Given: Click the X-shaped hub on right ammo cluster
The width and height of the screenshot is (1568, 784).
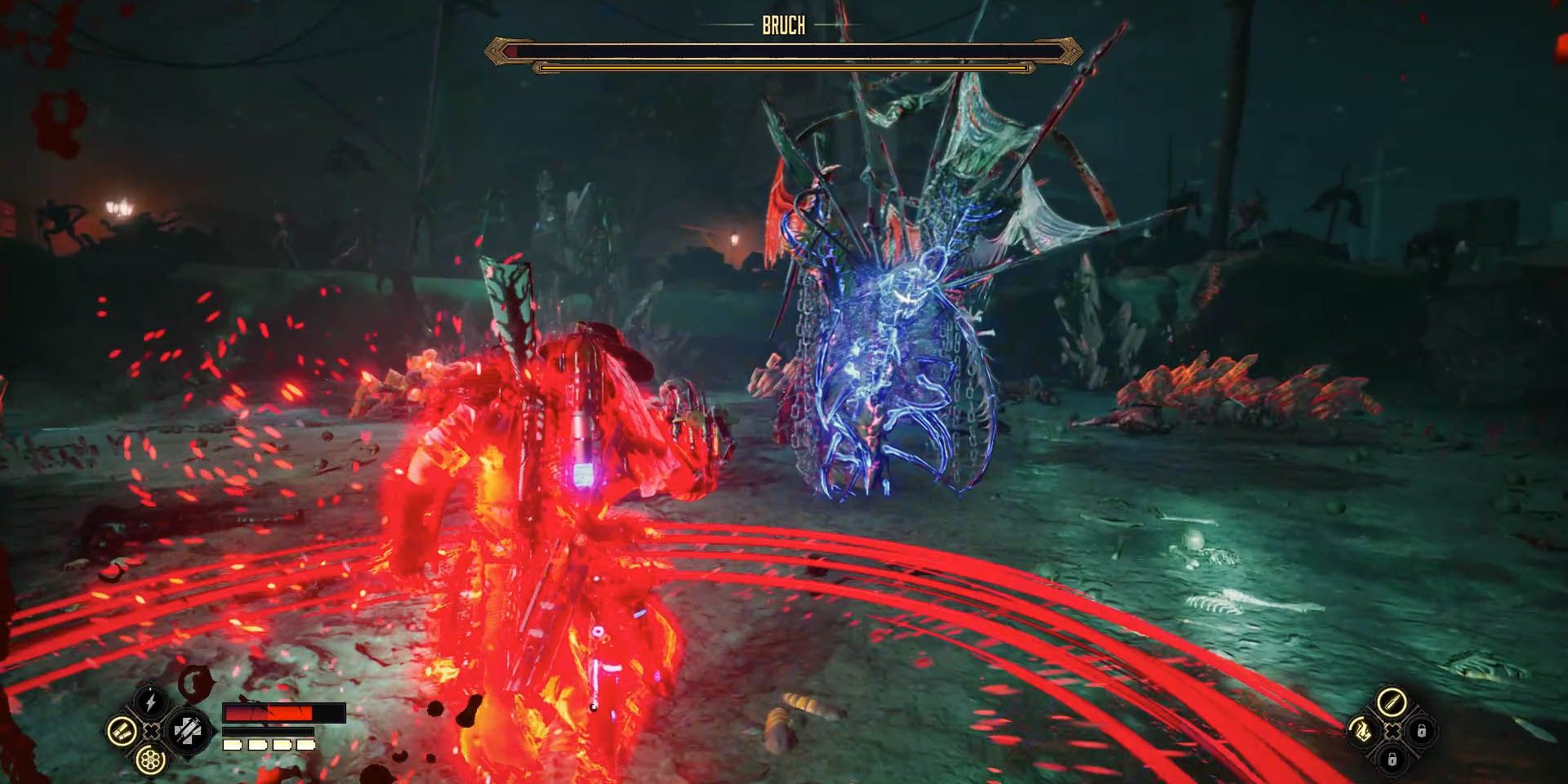Looking at the screenshot, I should pos(1392,731).
